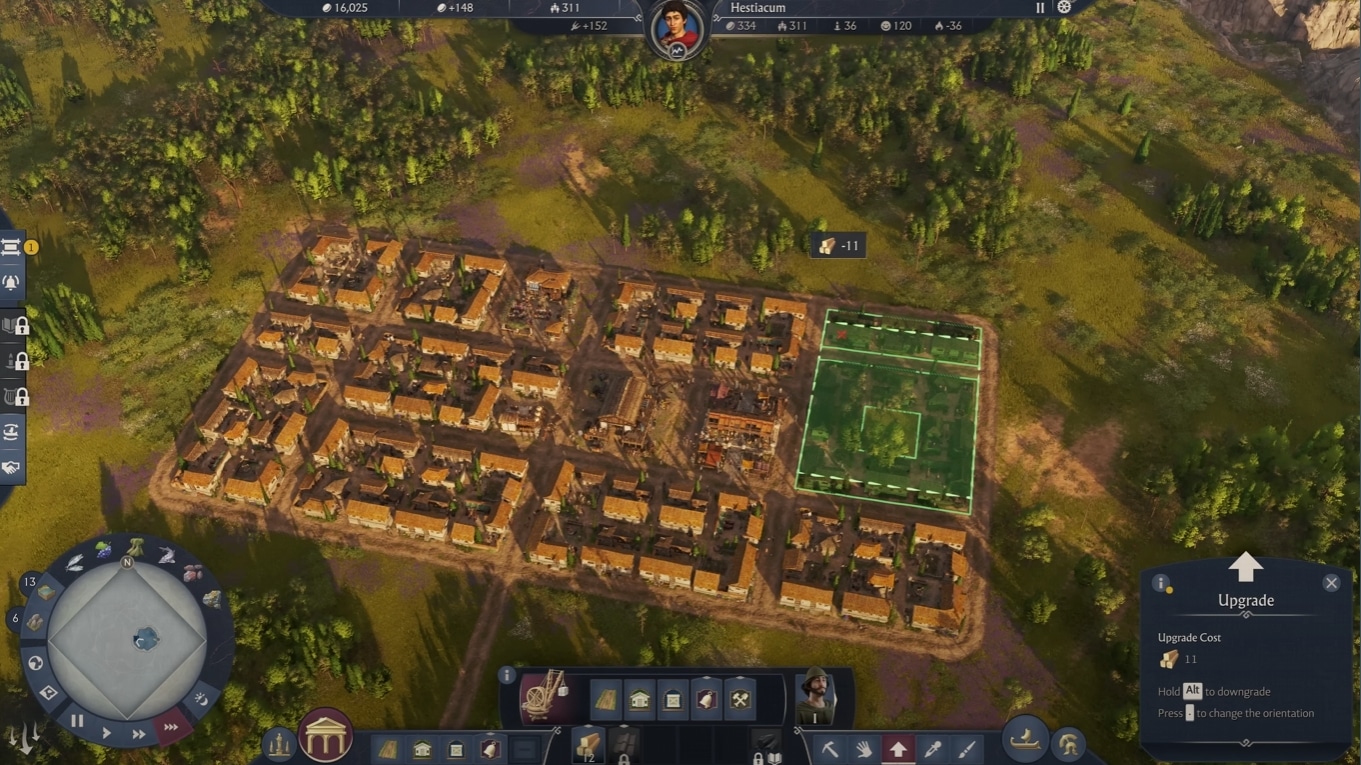Click the pause icon in the top bar
The height and width of the screenshot is (765, 1361).
click(1040, 8)
